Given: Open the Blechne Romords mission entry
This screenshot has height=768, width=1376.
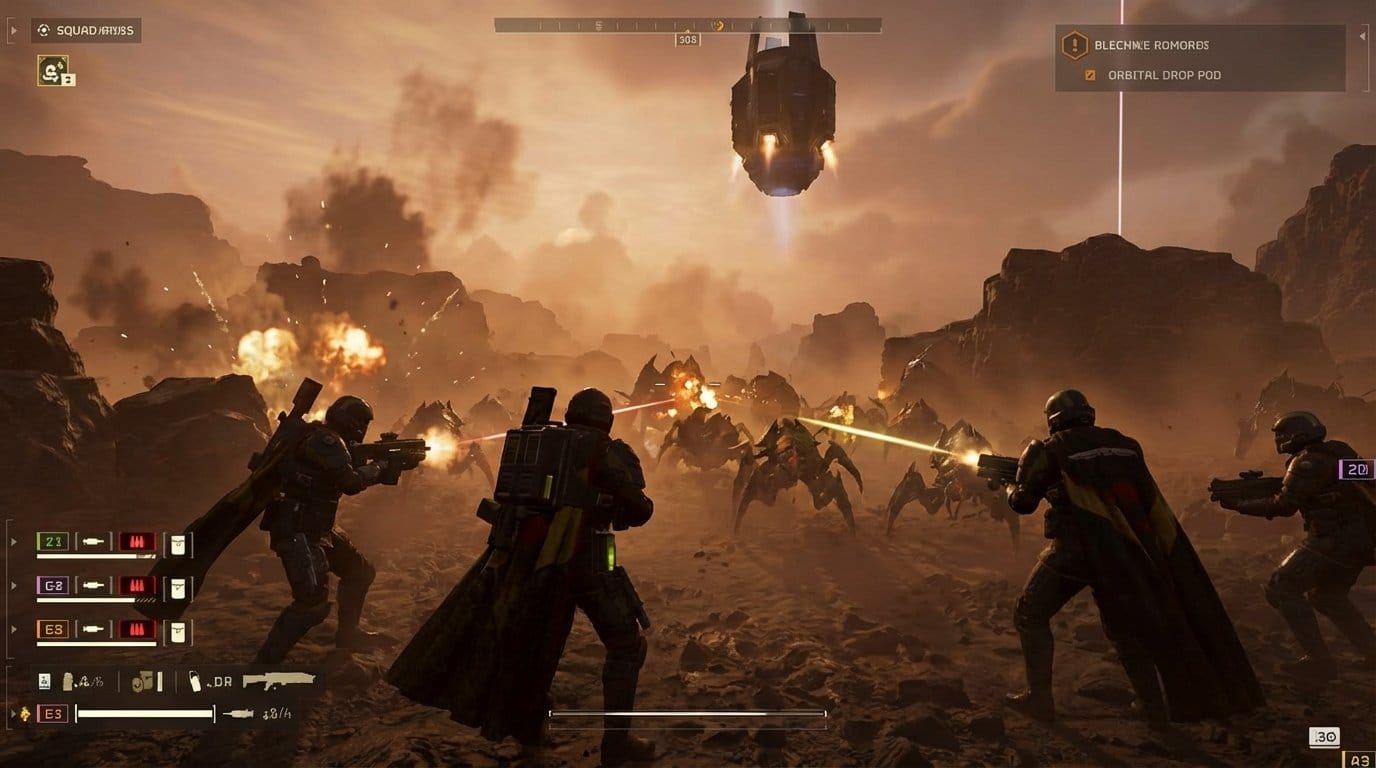Looking at the screenshot, I should click(1150, 45).
